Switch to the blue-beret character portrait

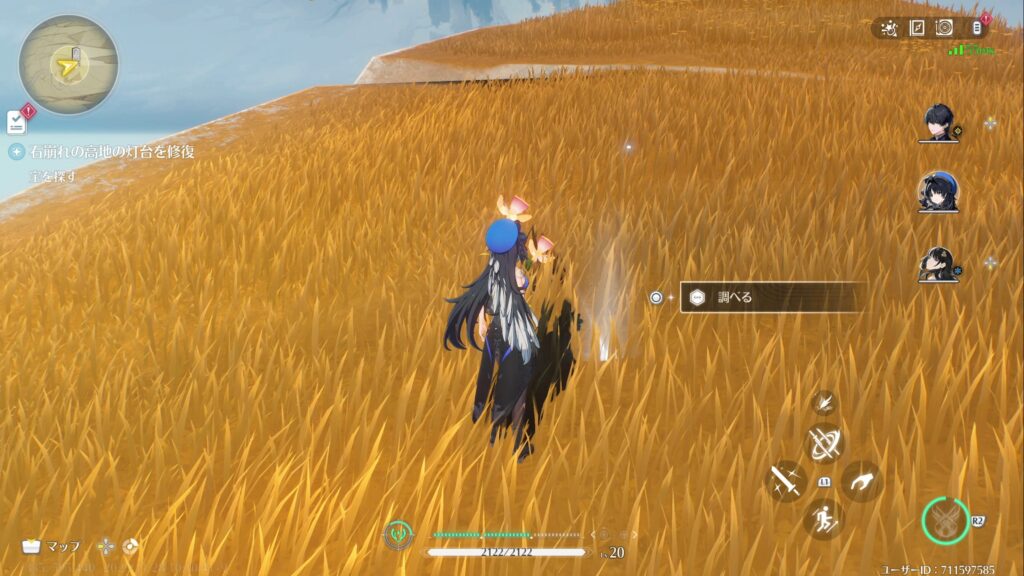click(939, 193)
